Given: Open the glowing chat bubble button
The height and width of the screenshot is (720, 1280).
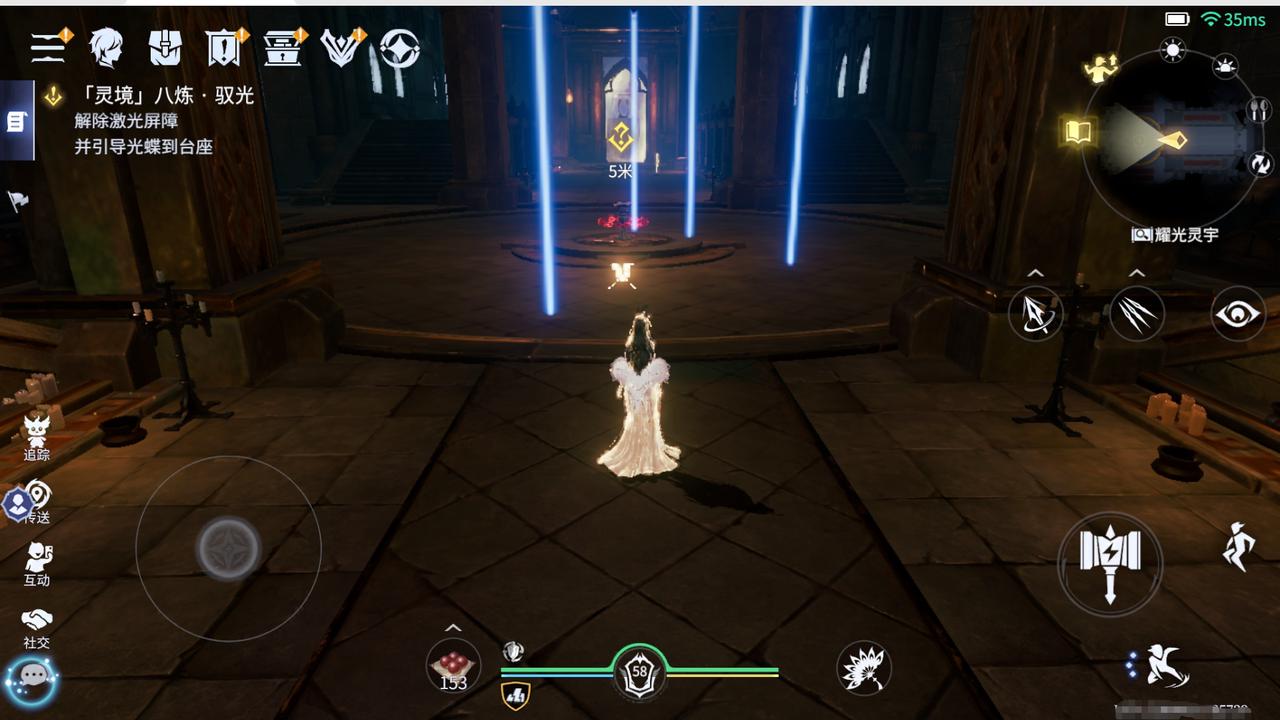Looking at the screenshot, I should point(34,676).
